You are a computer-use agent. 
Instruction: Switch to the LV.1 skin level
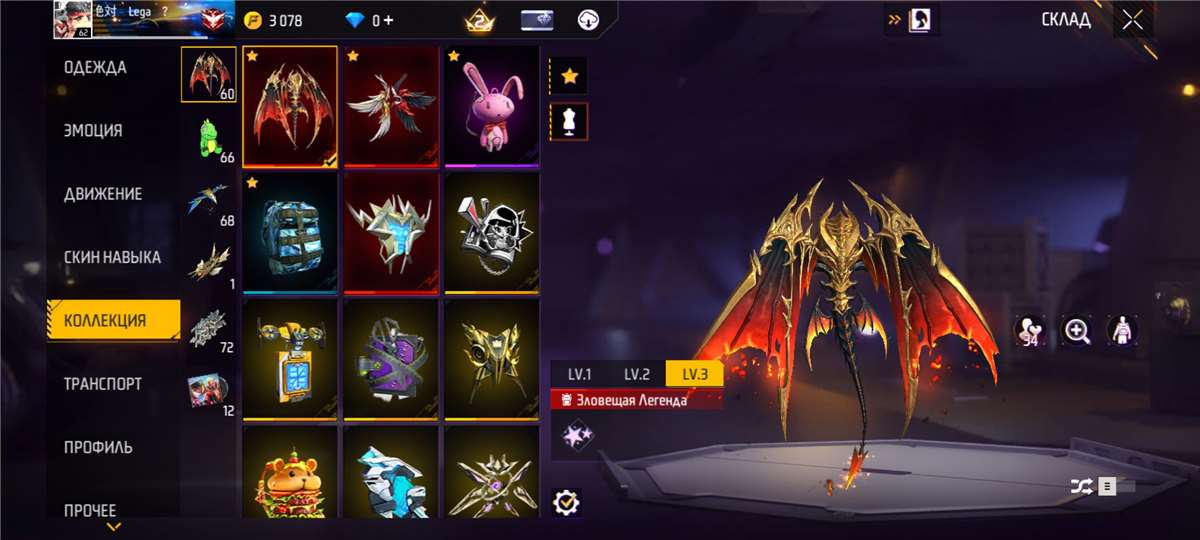[580, 375]
